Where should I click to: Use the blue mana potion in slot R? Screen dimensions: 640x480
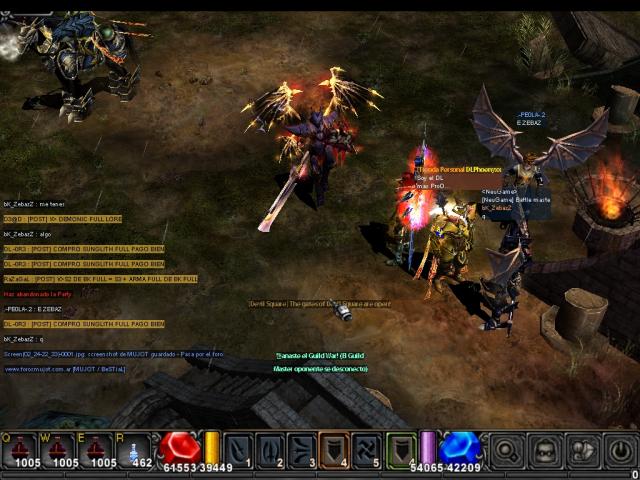click(x=134, y=448)
